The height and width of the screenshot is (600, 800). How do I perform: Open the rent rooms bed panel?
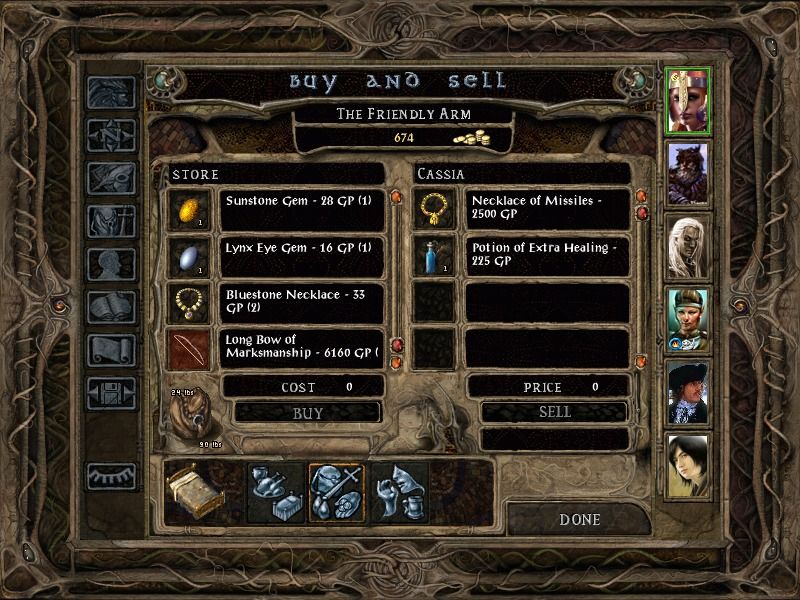click(194, 492)
